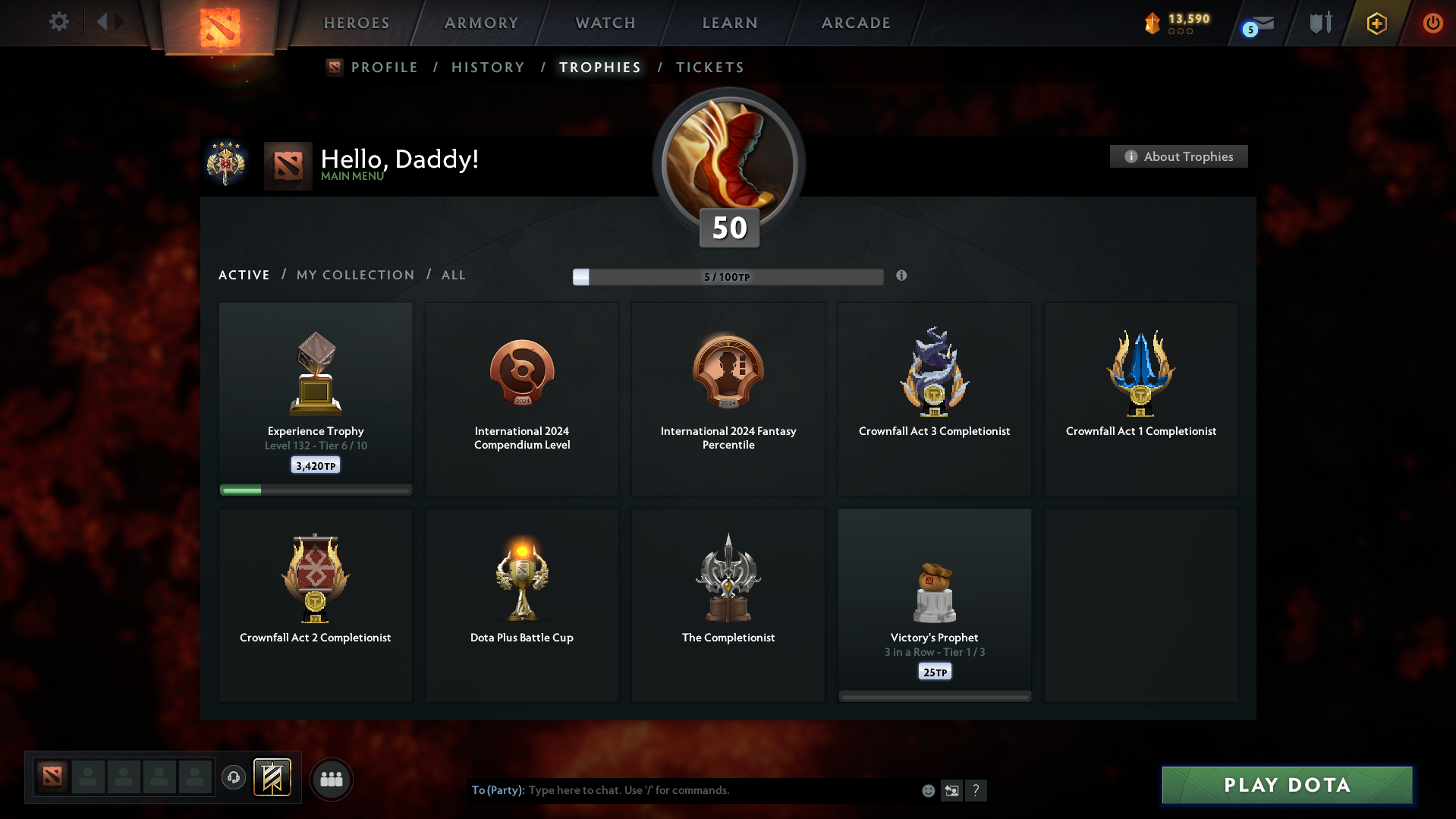Click the help question mark next to chat
The width and height of the screenshot is (1456, 819).
pos(976,790)
